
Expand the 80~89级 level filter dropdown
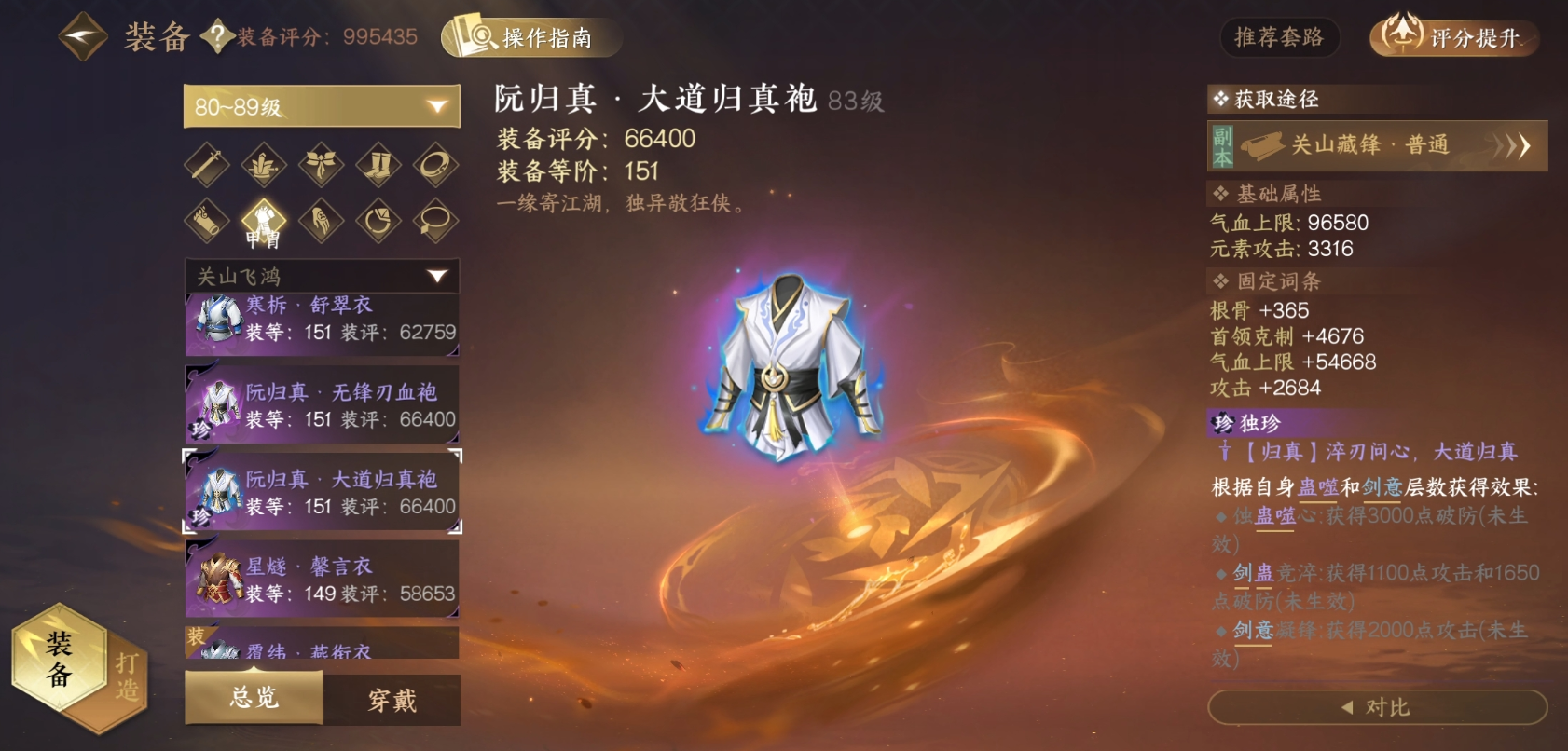pos(321,105)
